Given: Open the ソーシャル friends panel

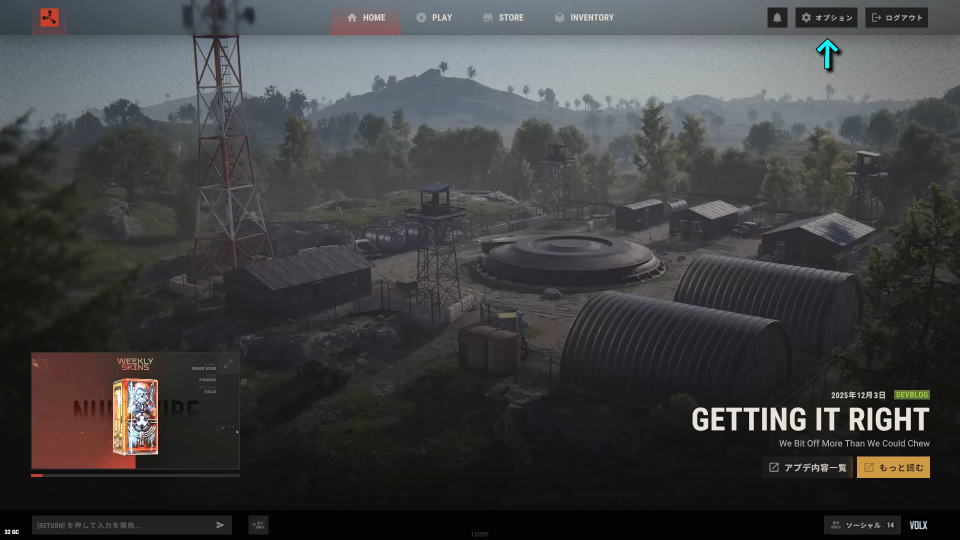Looking at the screenshot, I should (x=861, y=525).
